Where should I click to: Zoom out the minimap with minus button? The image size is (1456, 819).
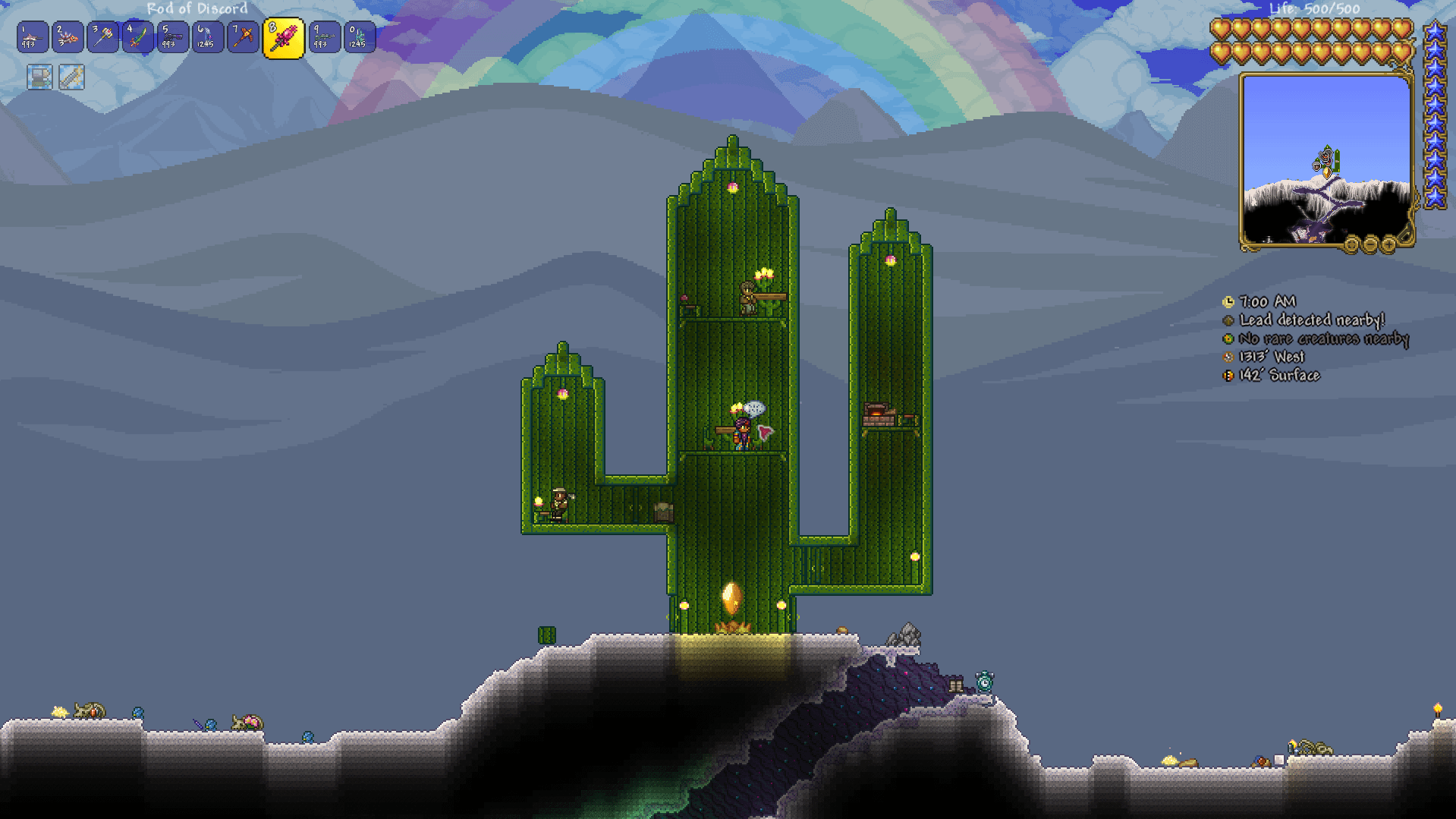(x=1370, y=244)
